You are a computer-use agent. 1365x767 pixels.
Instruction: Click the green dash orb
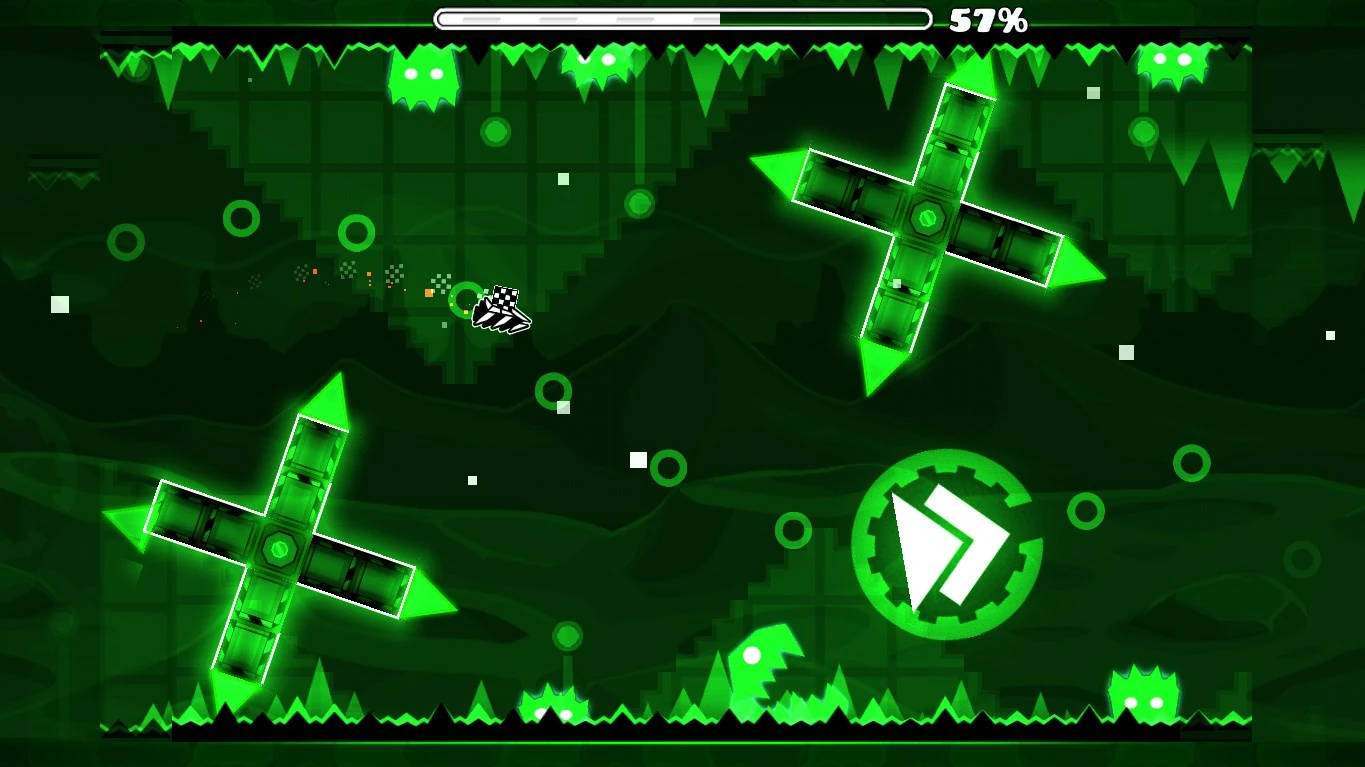pyautogui.click(x=946, y=545)
